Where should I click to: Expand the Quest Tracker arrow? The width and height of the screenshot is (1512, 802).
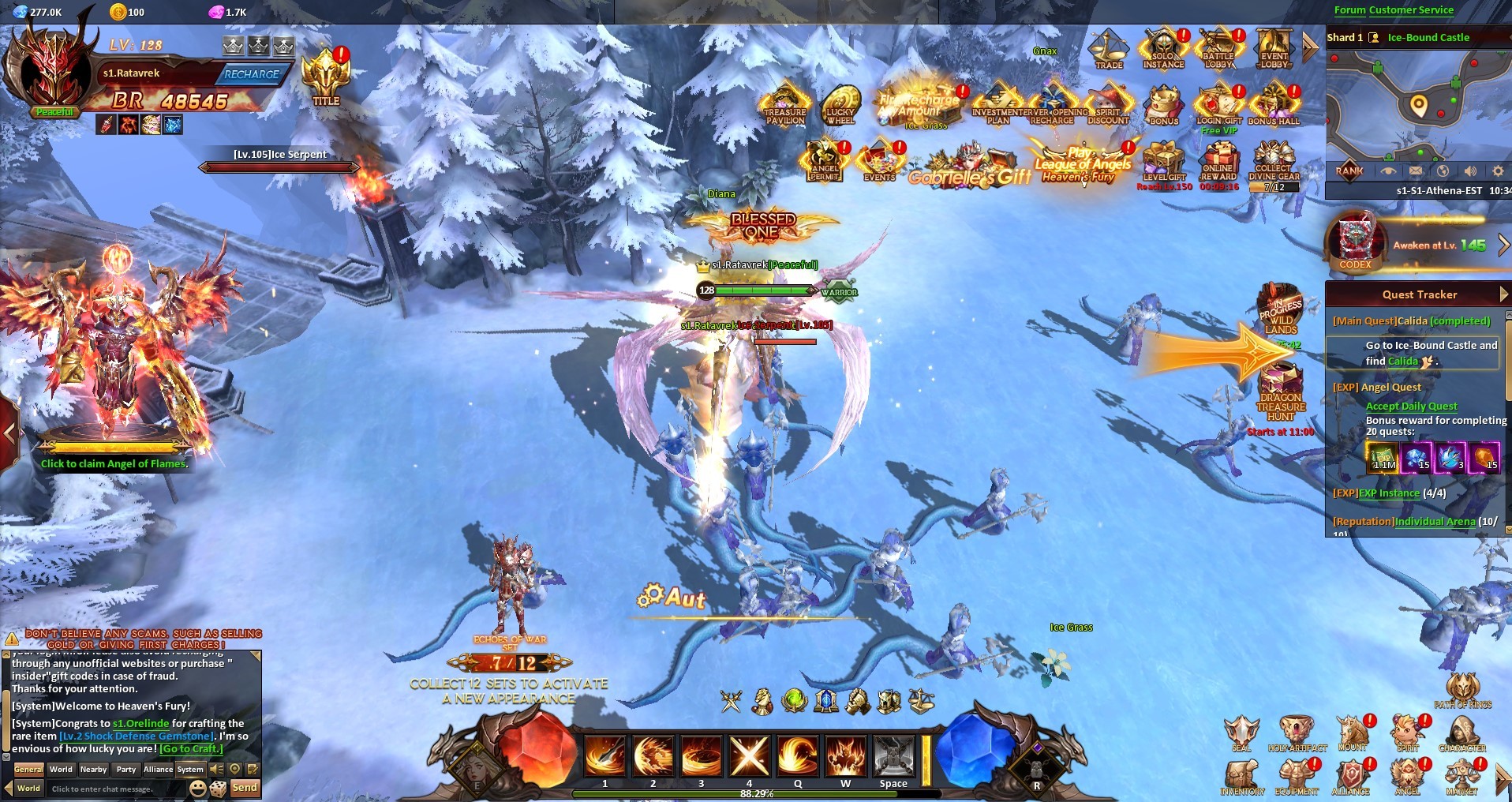click(x=1503, y=294)
